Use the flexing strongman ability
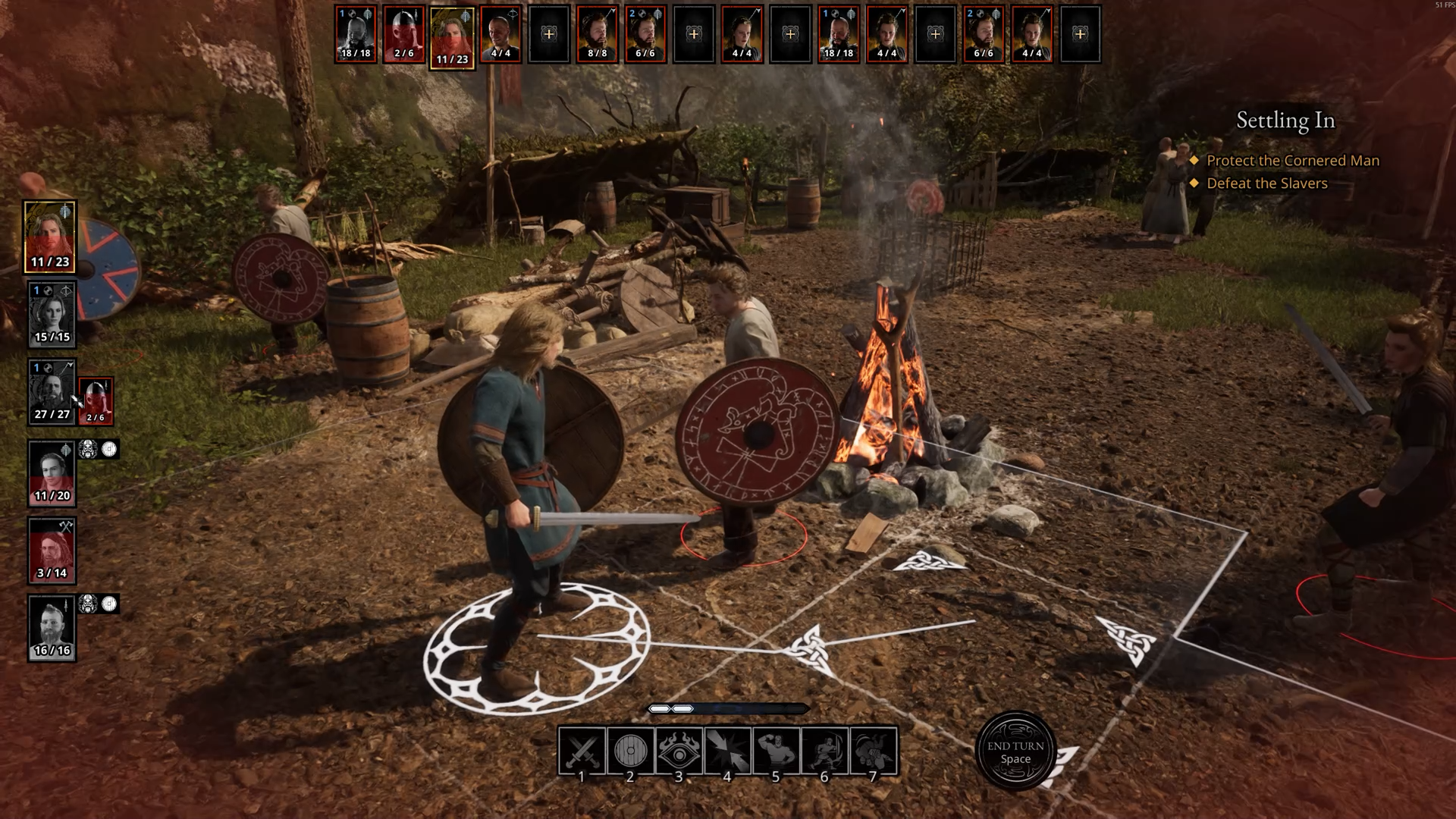1456x819 pixels. [776, 751]
